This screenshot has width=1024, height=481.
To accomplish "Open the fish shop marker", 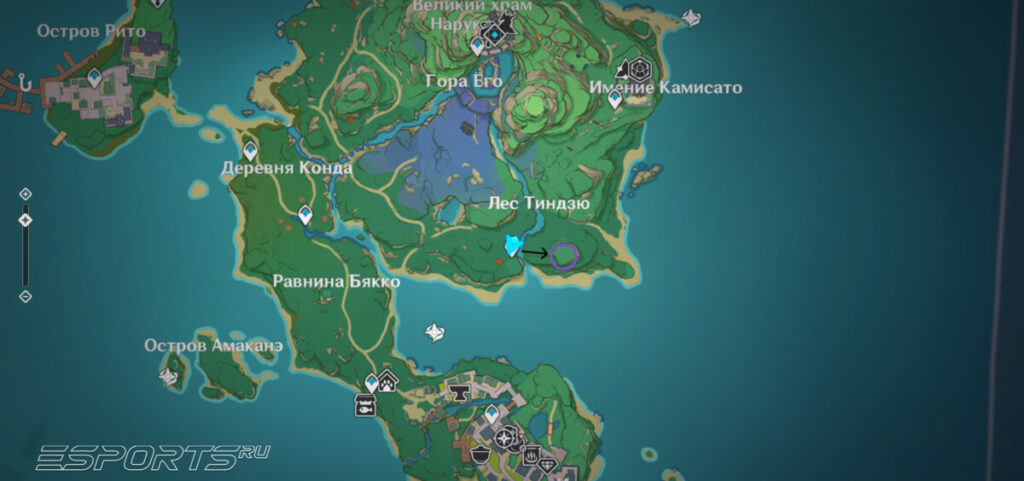I will coord(365,405).
